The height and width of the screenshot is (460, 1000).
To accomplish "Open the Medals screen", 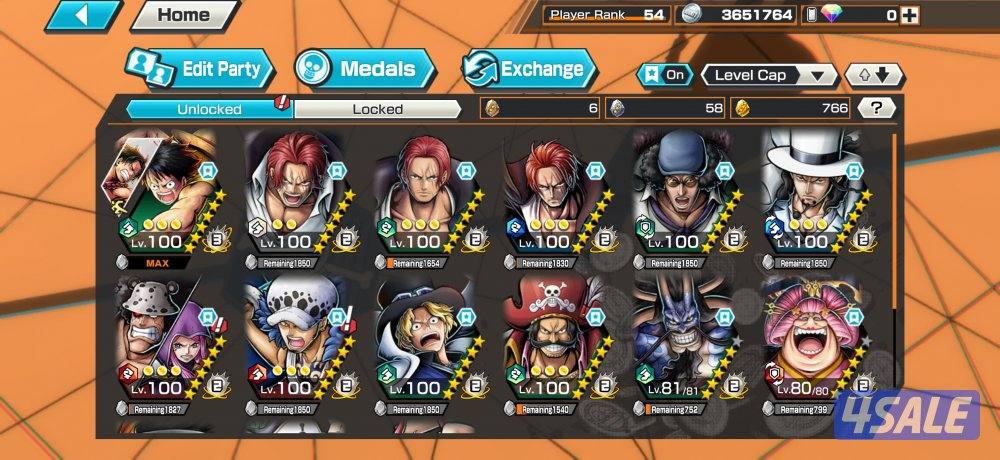I will (365, 69).
